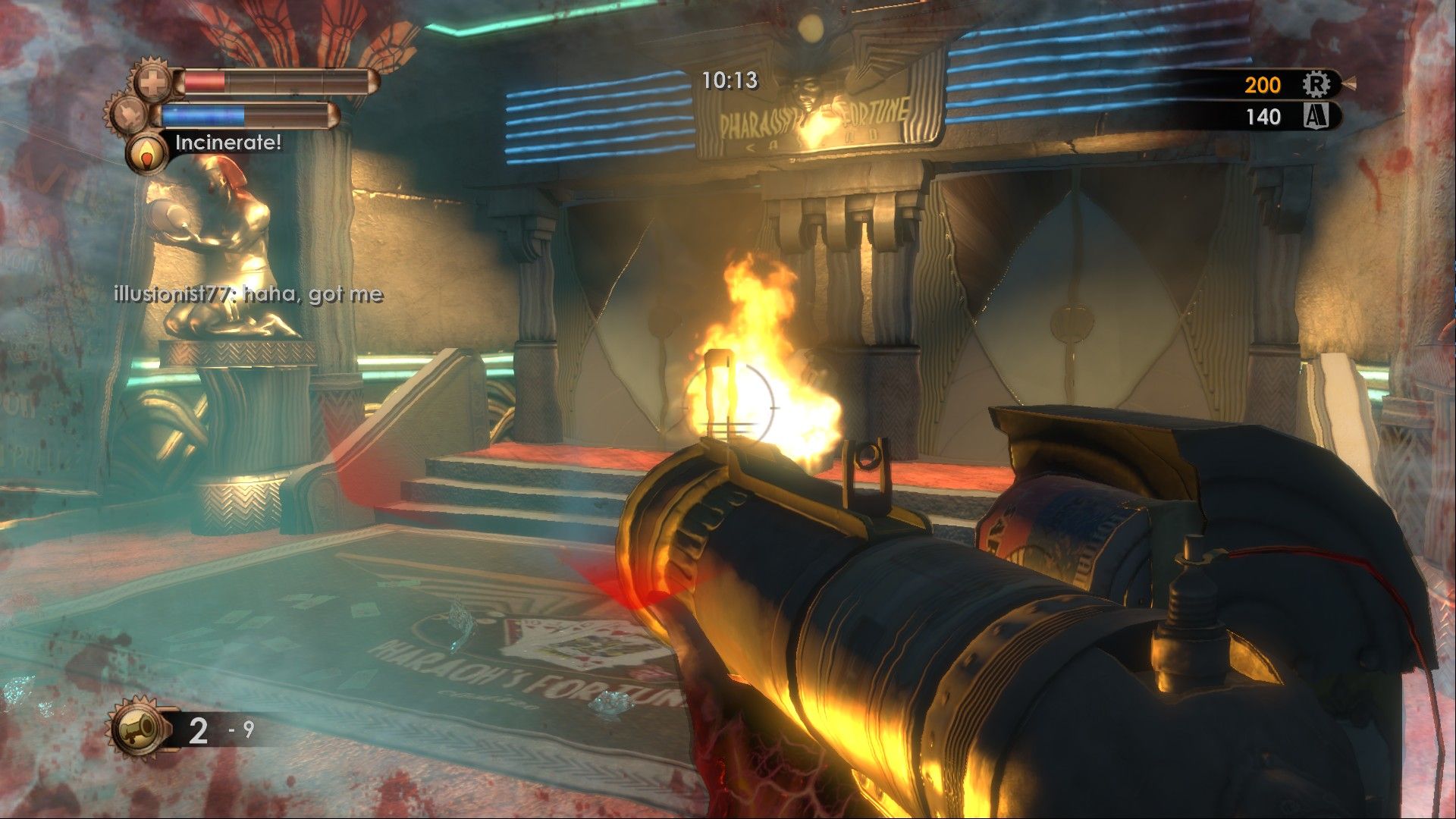Select the Rapture team R emblem

pyautogui.click(x=1316, y=84)
